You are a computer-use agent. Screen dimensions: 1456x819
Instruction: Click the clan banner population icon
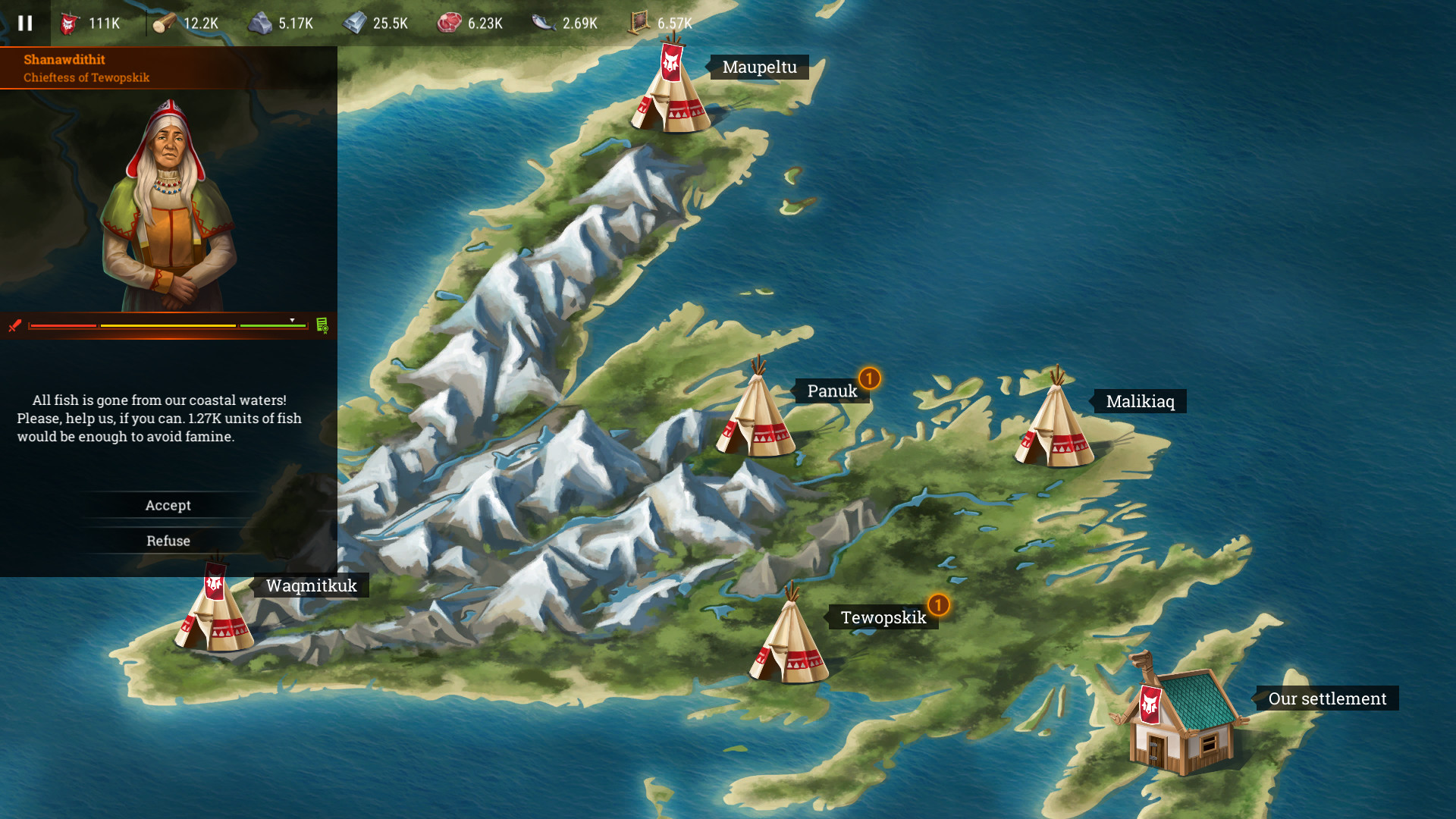coord(68,23)
